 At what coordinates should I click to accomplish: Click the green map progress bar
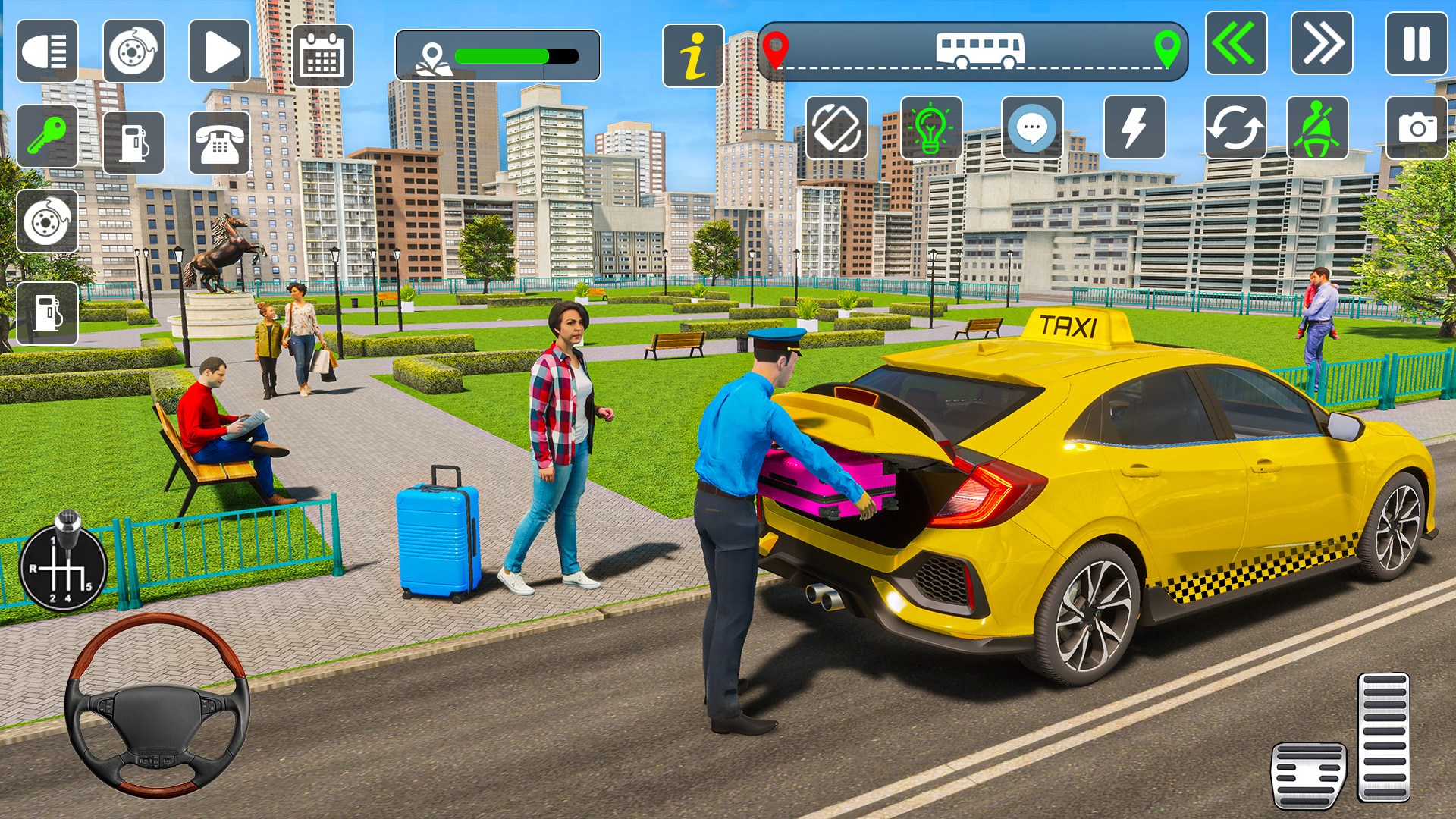pos(500,55)
